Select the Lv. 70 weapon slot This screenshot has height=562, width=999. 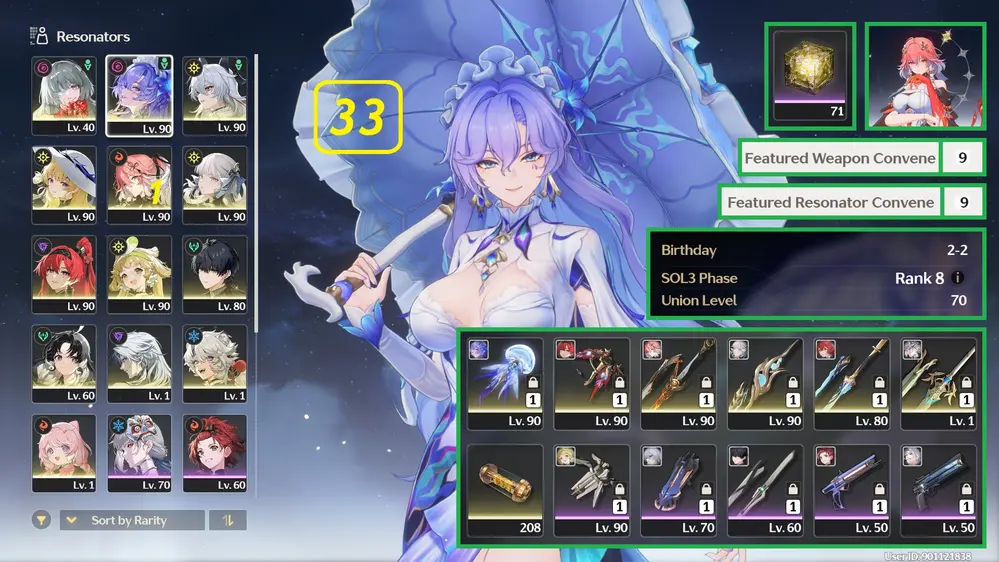click(677, 490)
